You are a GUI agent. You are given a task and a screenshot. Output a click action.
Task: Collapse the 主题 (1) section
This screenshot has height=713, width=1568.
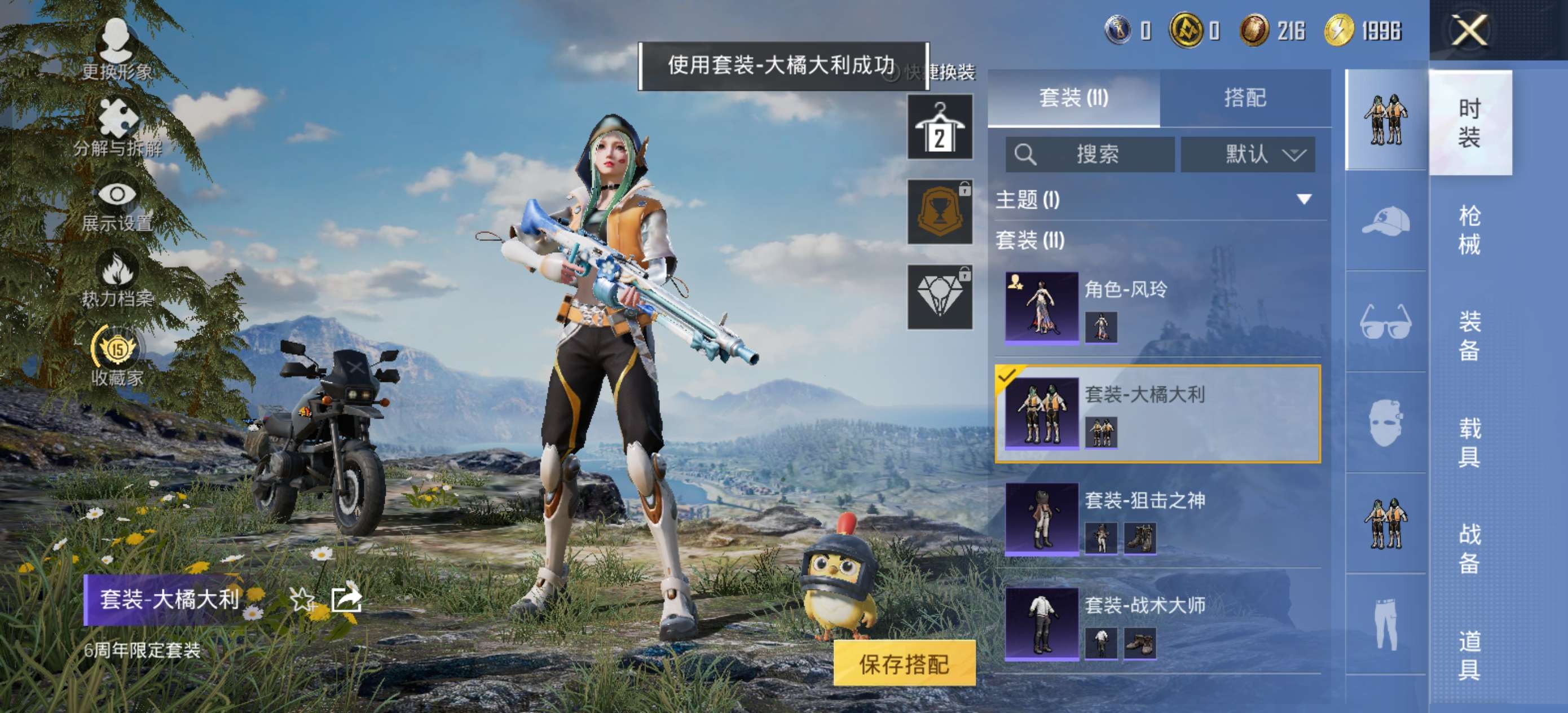(1302, 199)
